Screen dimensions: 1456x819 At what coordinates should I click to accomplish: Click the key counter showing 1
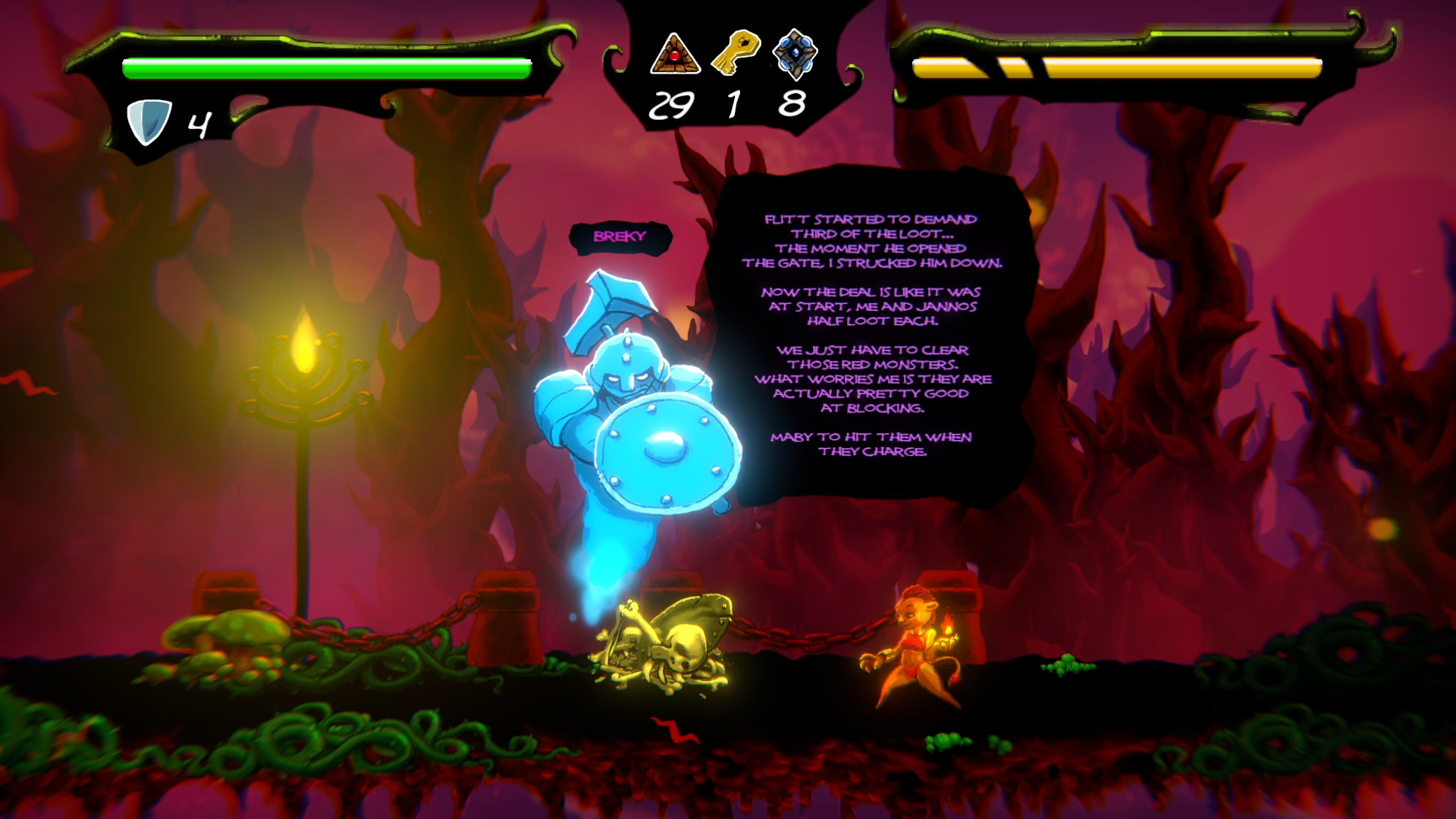pos(733,105)
